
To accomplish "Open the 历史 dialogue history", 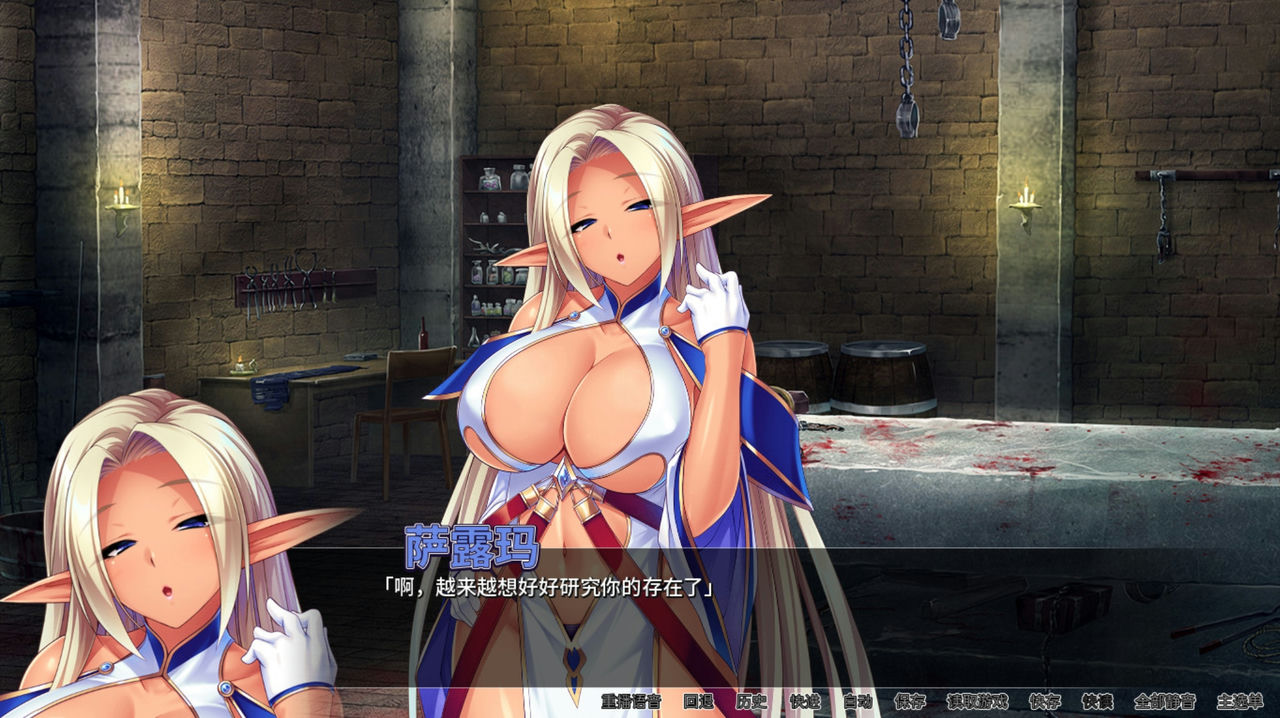I will [751, 702].
